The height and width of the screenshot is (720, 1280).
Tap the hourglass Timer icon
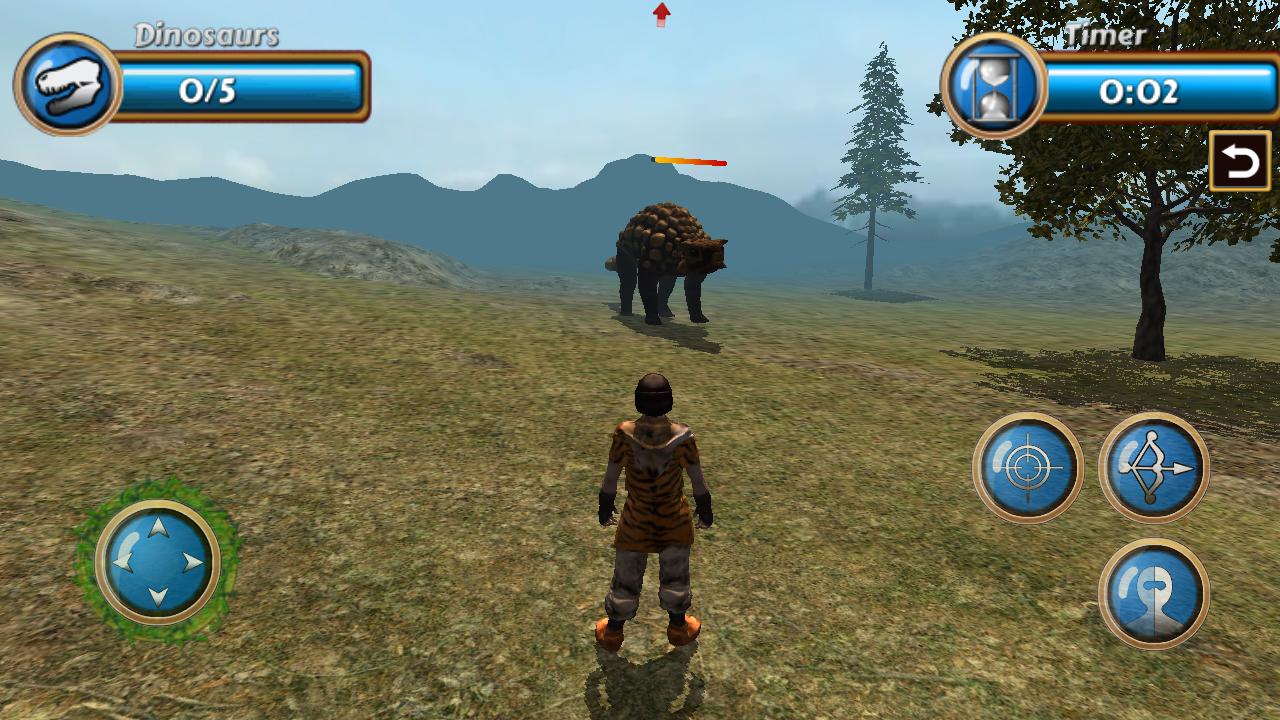point(991,85)
